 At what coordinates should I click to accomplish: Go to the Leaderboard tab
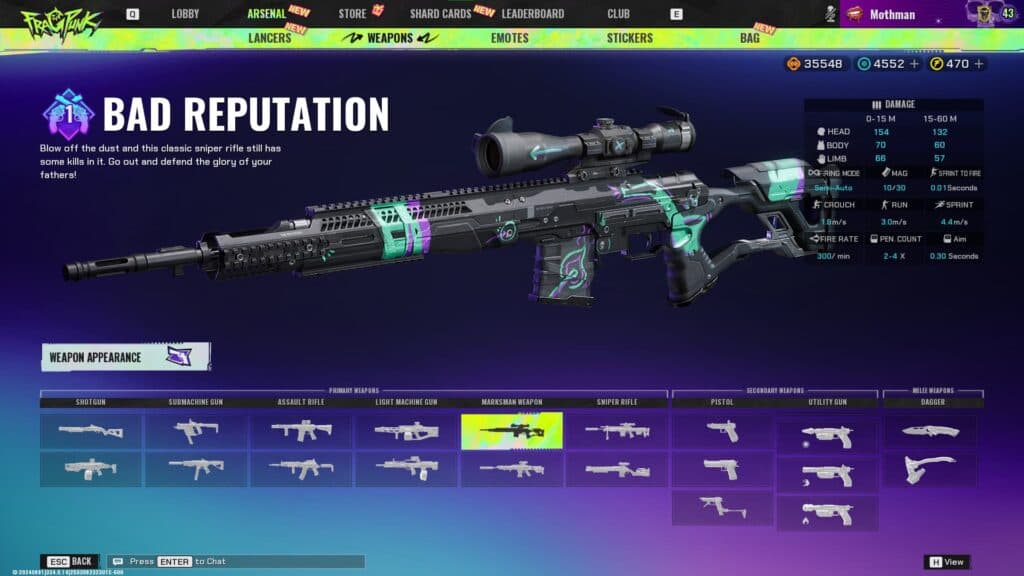532,14
